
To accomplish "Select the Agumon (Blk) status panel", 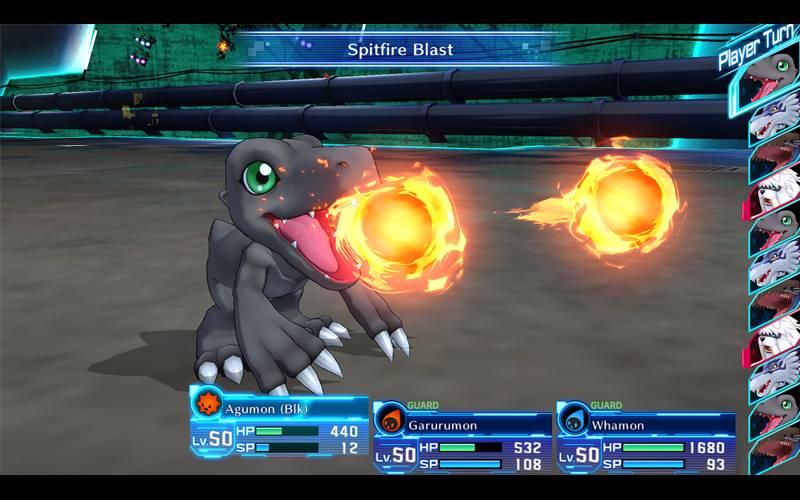I will click(x=278, y=424).
